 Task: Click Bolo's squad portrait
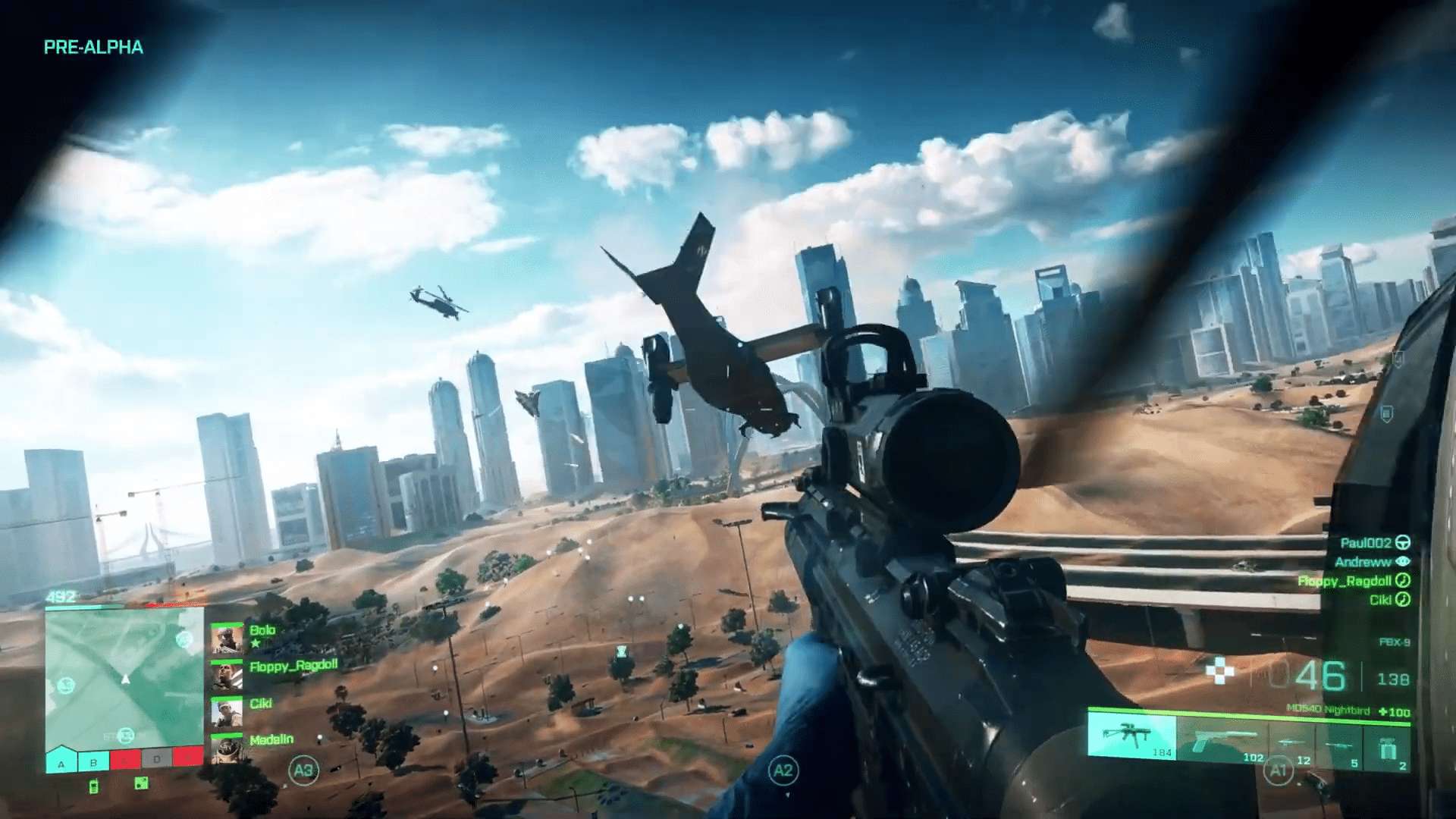(x=227, y=639)
